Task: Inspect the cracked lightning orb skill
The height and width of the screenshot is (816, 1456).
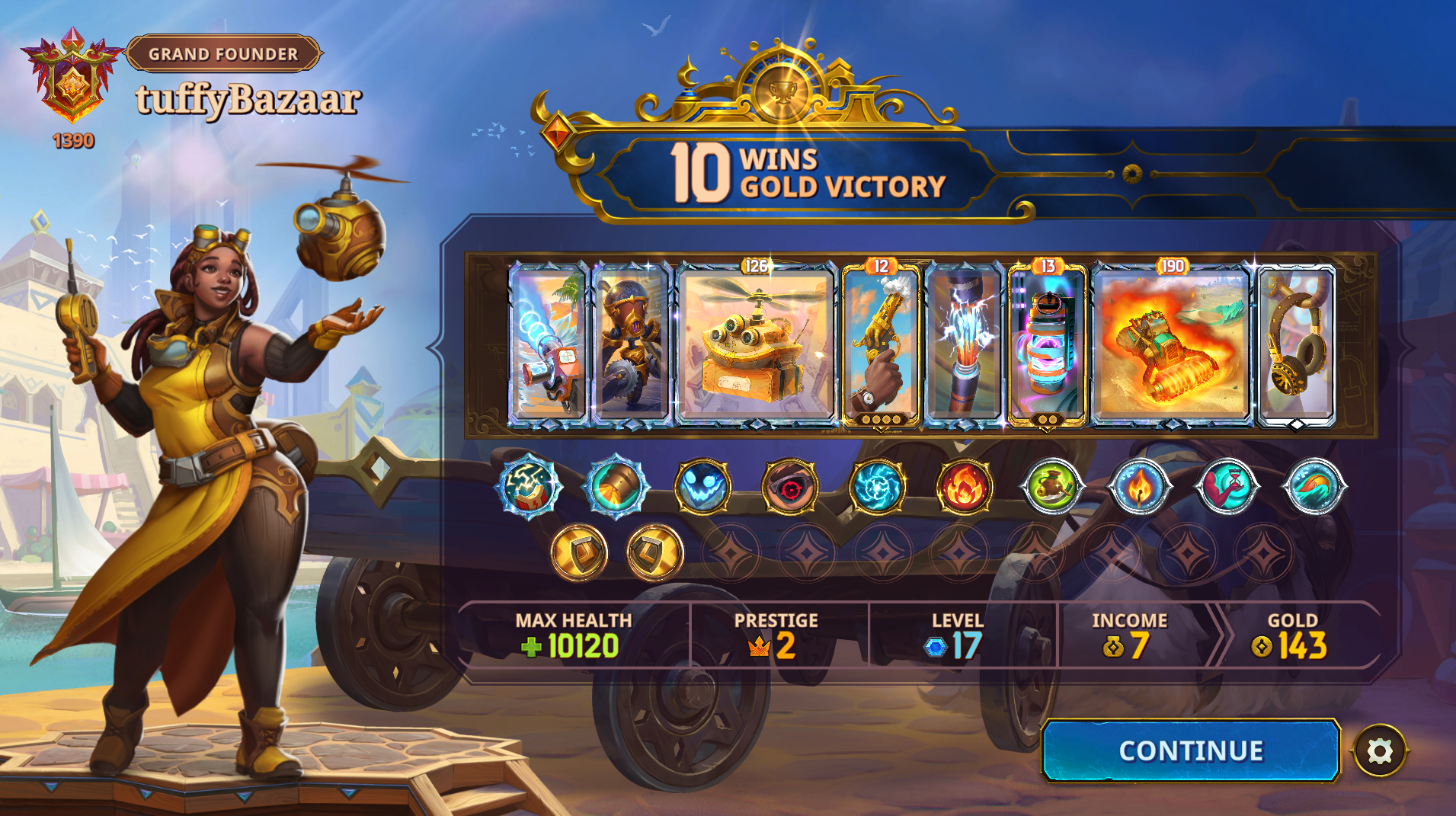Action: point(529,486)
